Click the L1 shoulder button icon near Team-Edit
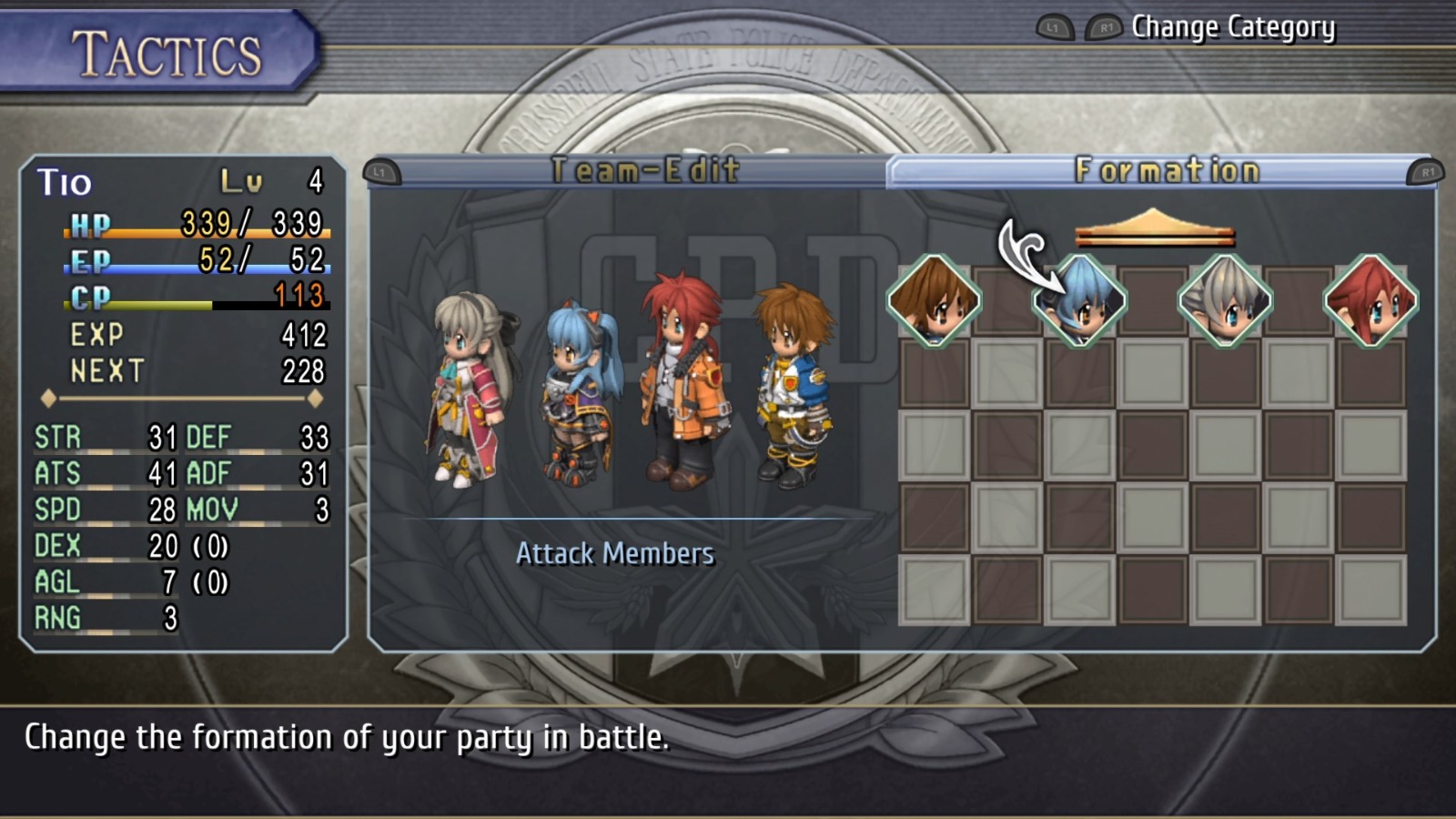 click(381, 169)
